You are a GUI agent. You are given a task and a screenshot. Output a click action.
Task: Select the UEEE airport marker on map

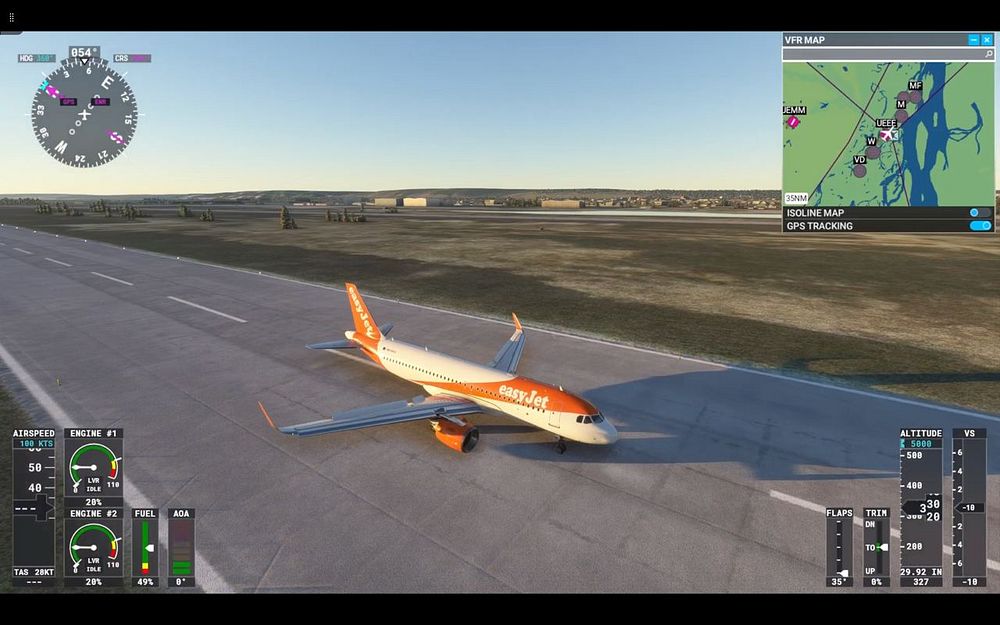click(x=887, y=134)
